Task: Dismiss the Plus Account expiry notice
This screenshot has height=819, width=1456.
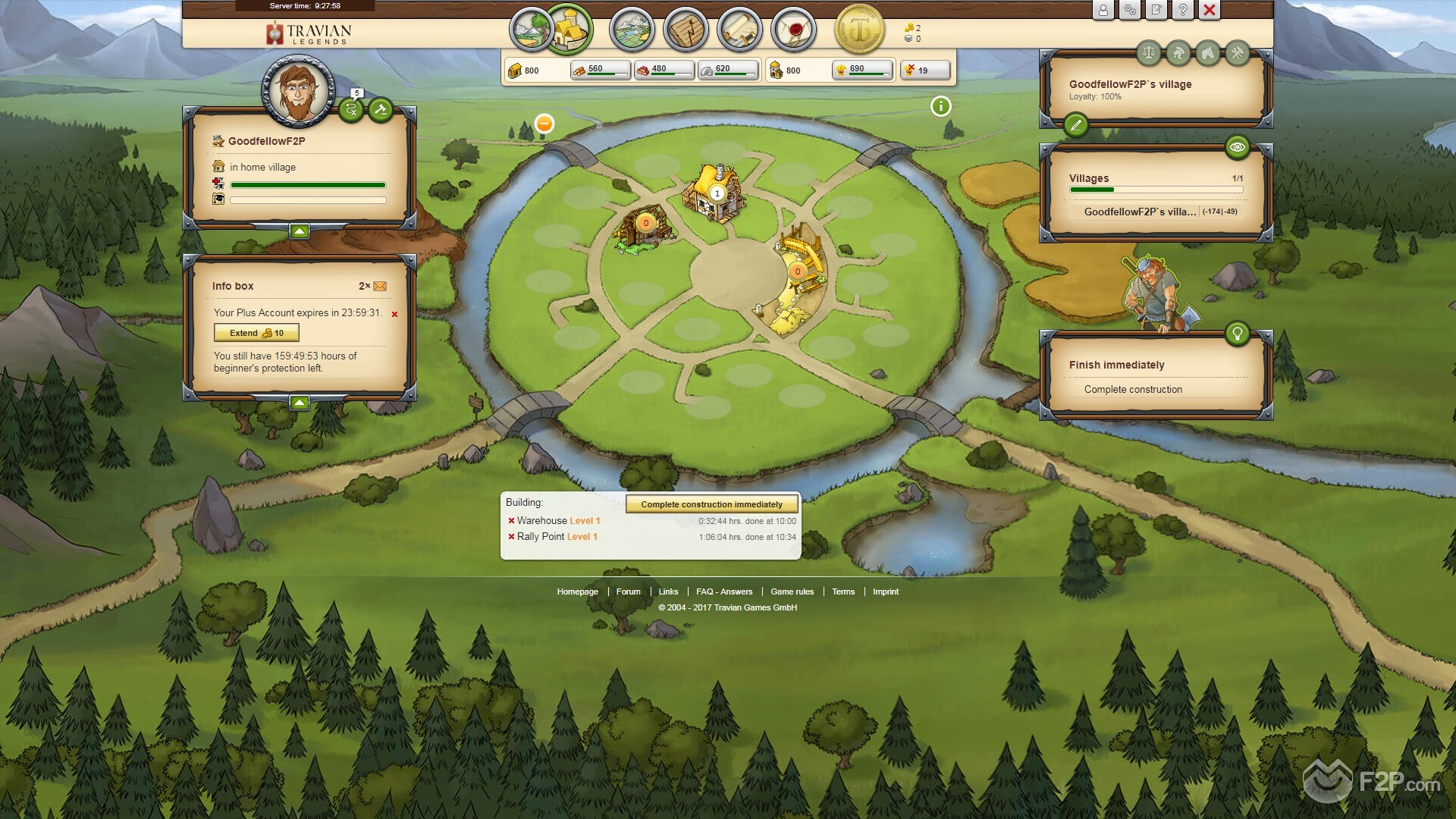Action: pyautogui.click(x=394, y=313)
